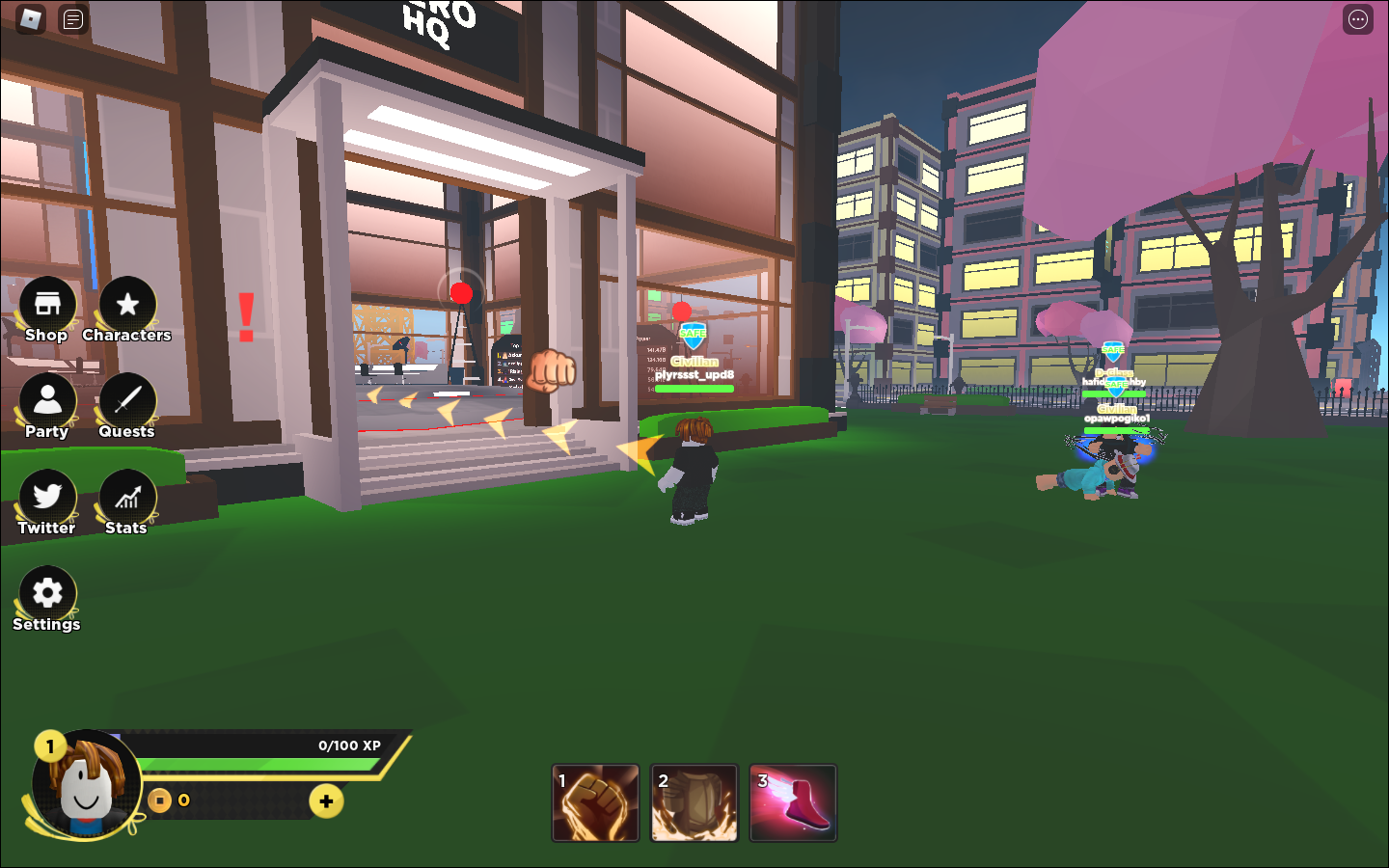Show the Quests list

126,401
